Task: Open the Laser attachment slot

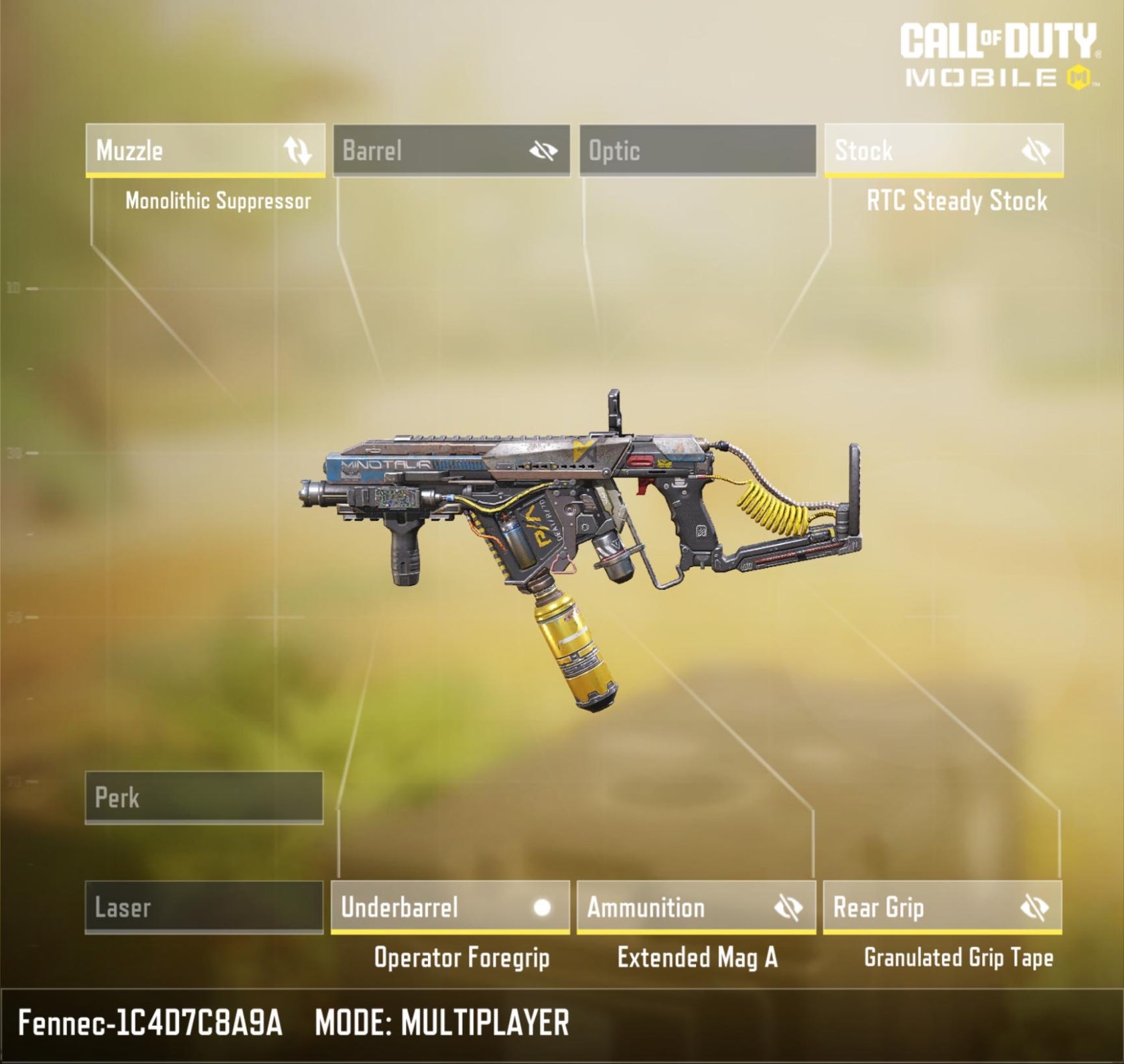Action: [204, 907]
